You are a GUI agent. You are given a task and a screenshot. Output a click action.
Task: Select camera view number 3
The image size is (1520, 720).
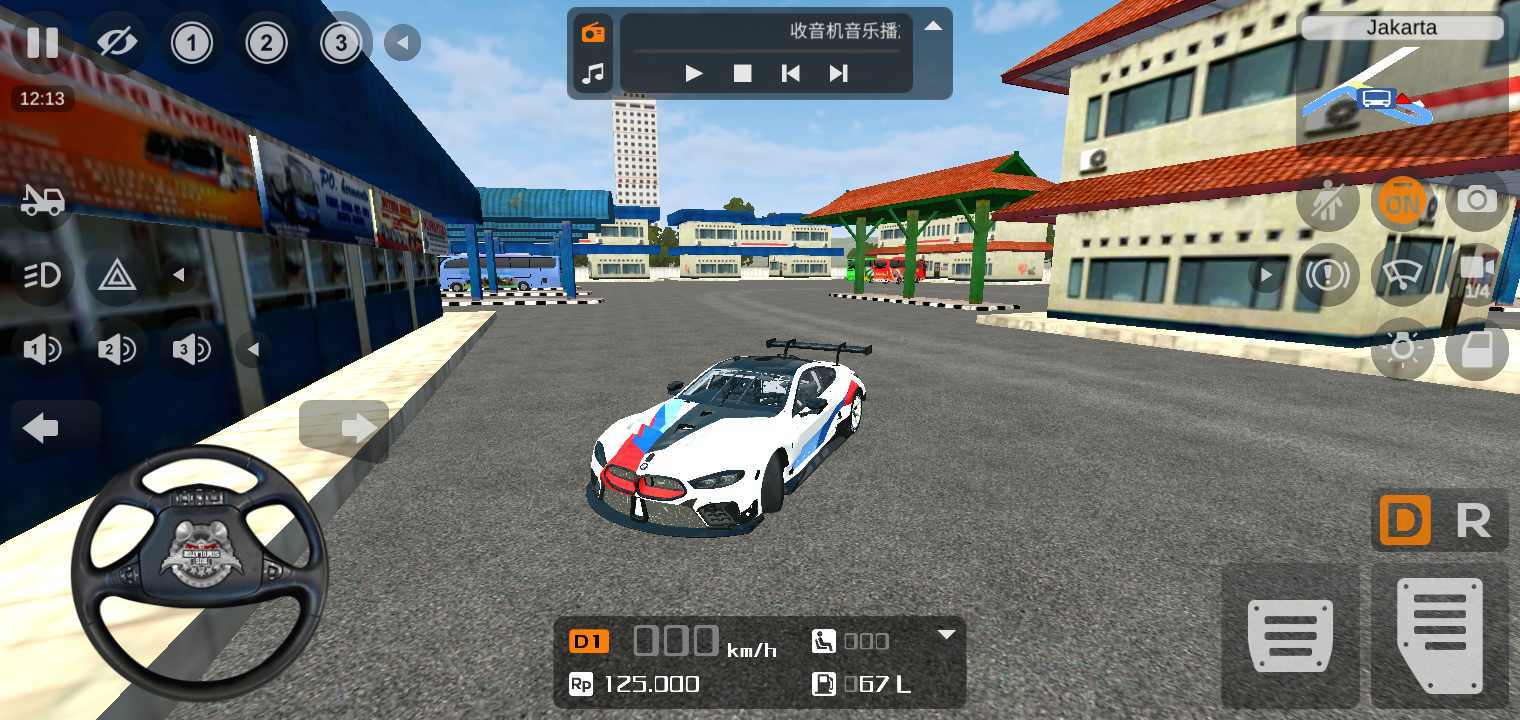341,43
